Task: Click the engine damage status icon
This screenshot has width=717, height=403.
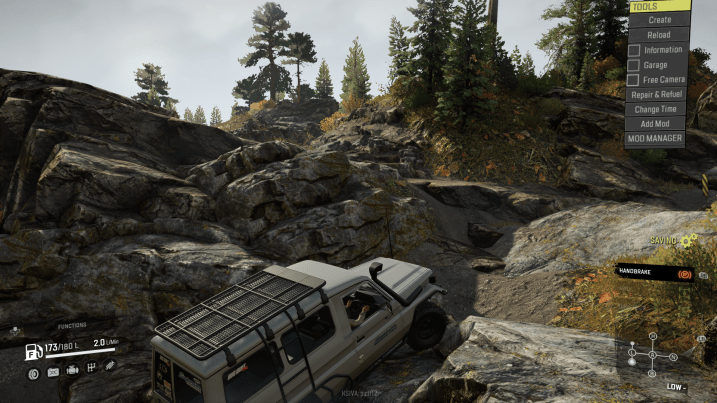Action: tap(73, 369)
